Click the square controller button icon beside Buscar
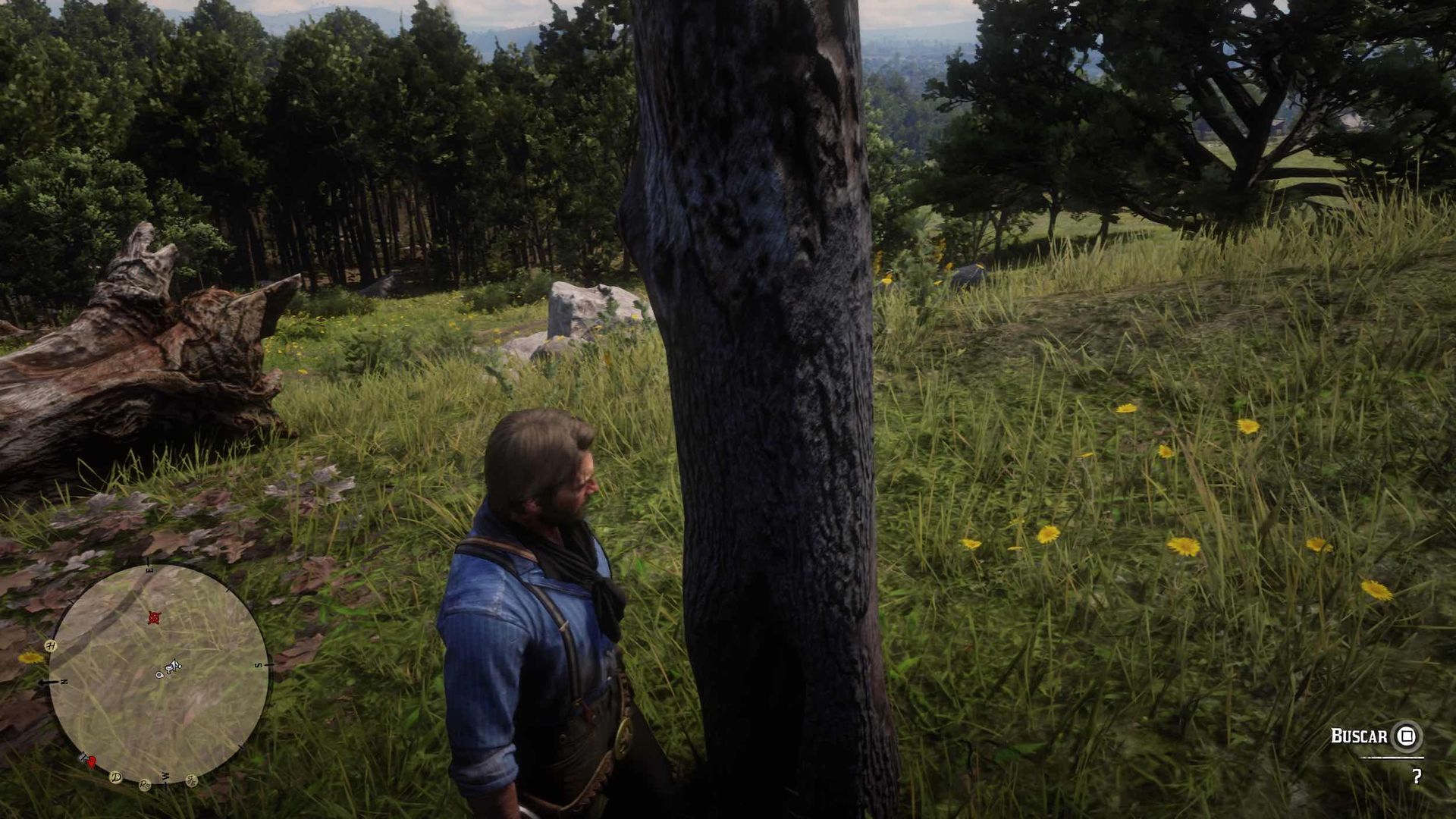This screenshot has width=1456, height=819. coord(1407,736)
